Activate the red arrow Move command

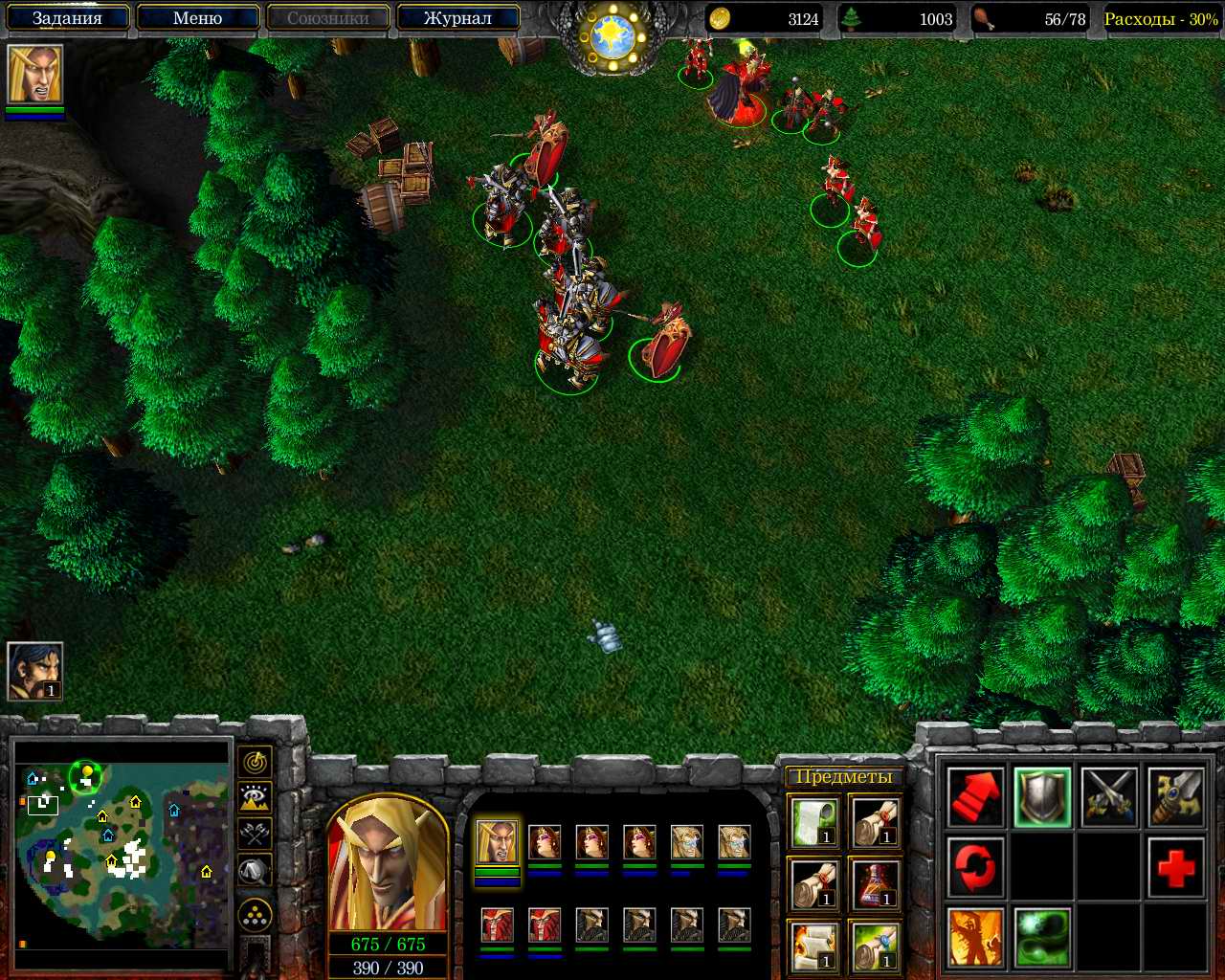pos(975,797)
